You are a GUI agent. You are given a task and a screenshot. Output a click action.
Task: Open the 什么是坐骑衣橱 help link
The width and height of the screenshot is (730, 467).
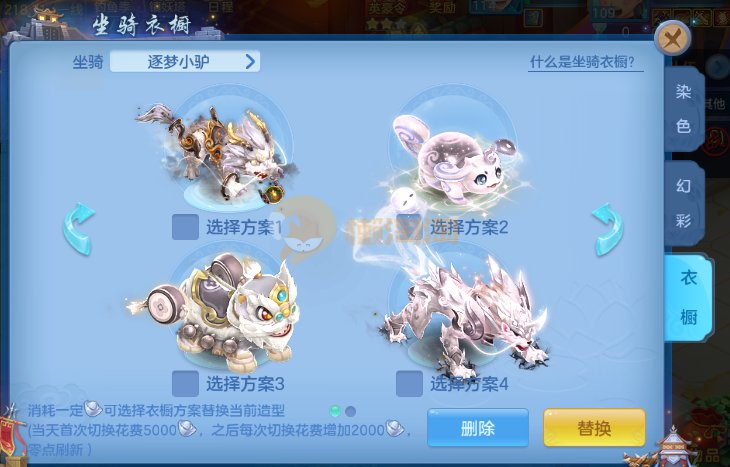coord(586,62)
